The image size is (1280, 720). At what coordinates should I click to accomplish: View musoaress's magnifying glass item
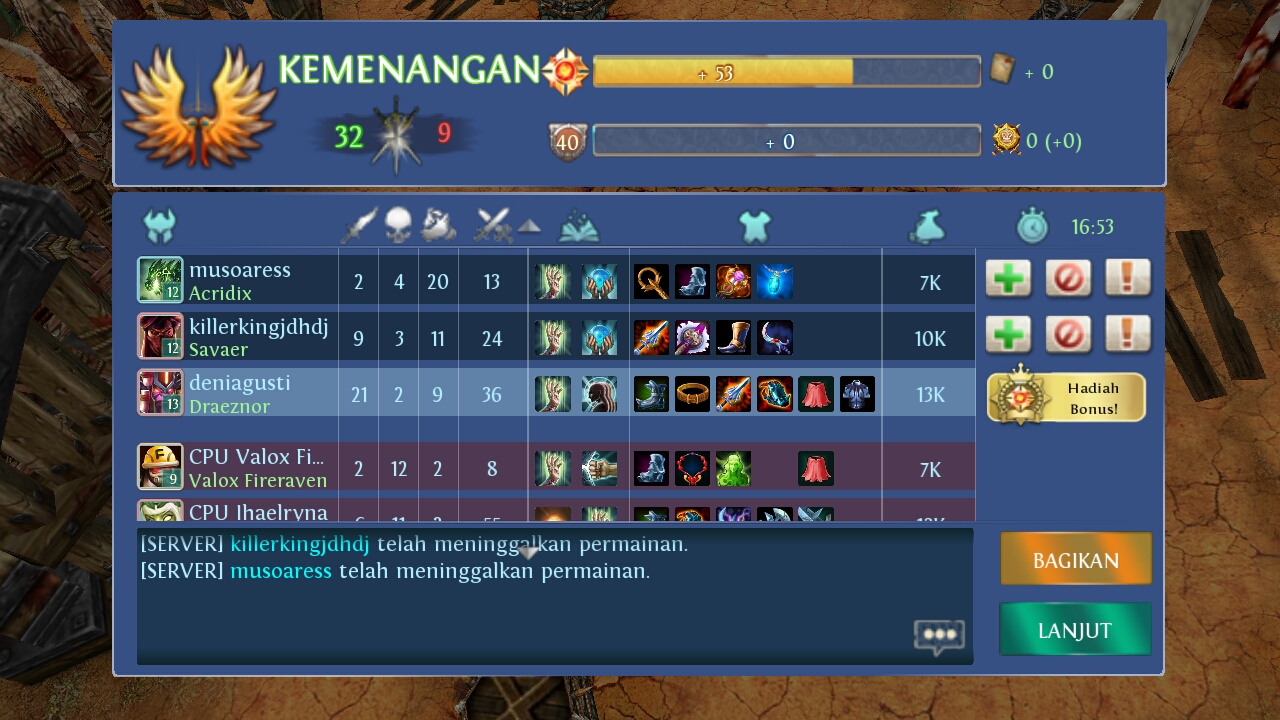(651, 282)
